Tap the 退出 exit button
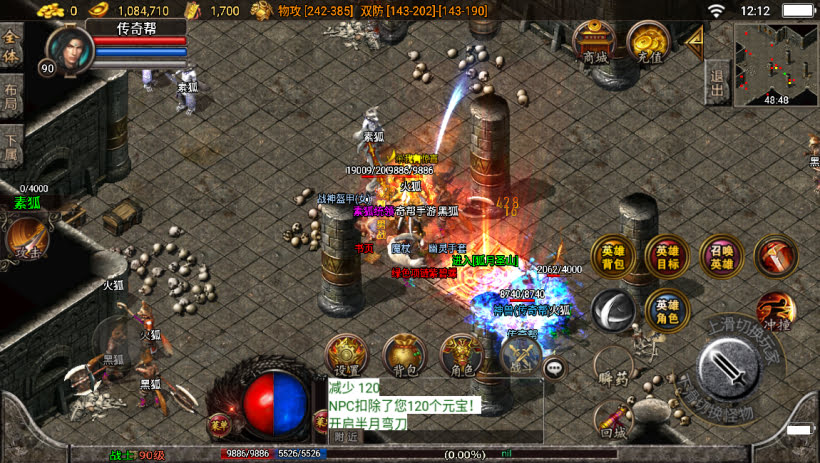 (717, 75)
